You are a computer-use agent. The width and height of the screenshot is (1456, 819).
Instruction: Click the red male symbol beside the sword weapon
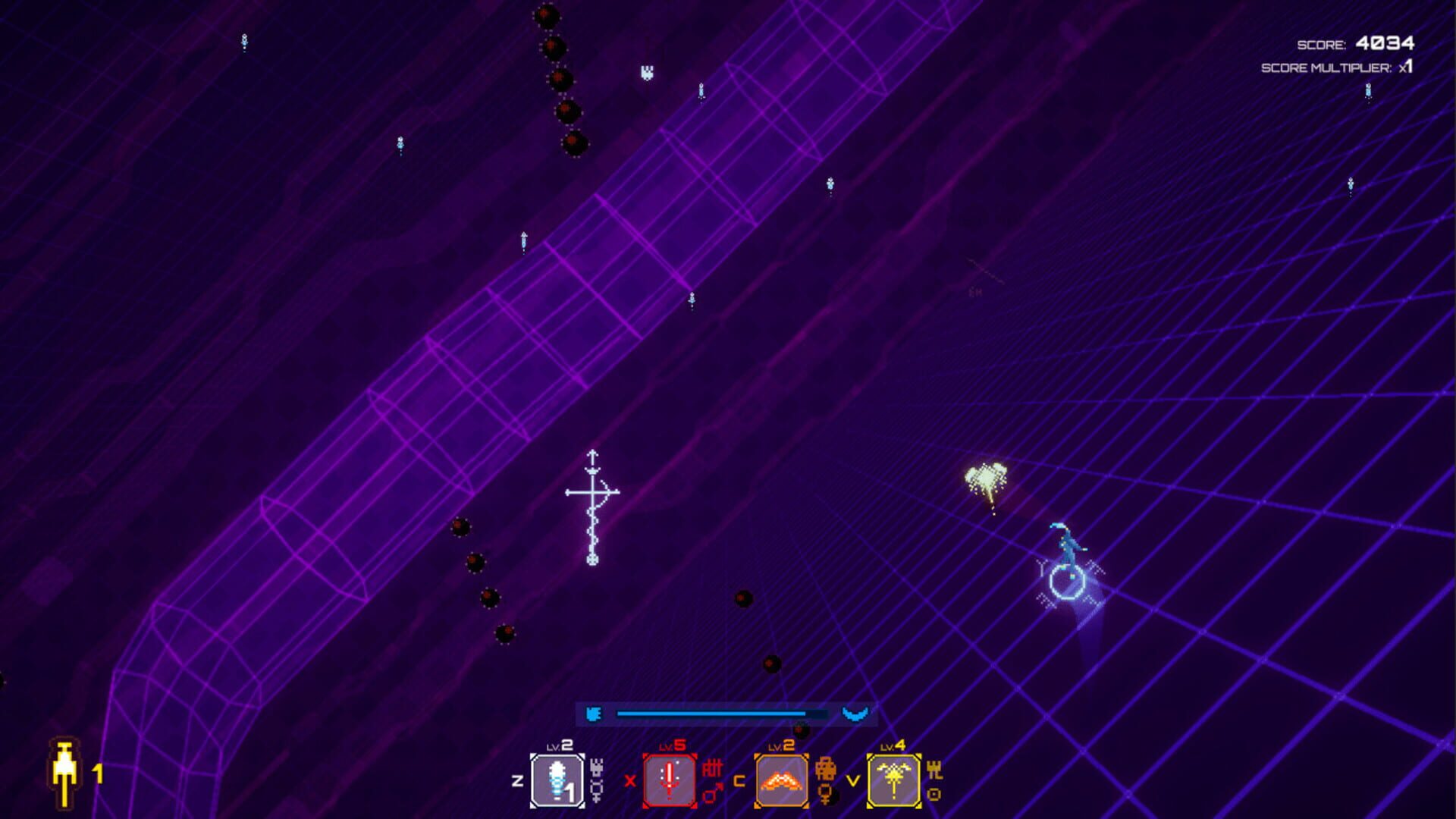pyautogui.click(x=710, y=792)
